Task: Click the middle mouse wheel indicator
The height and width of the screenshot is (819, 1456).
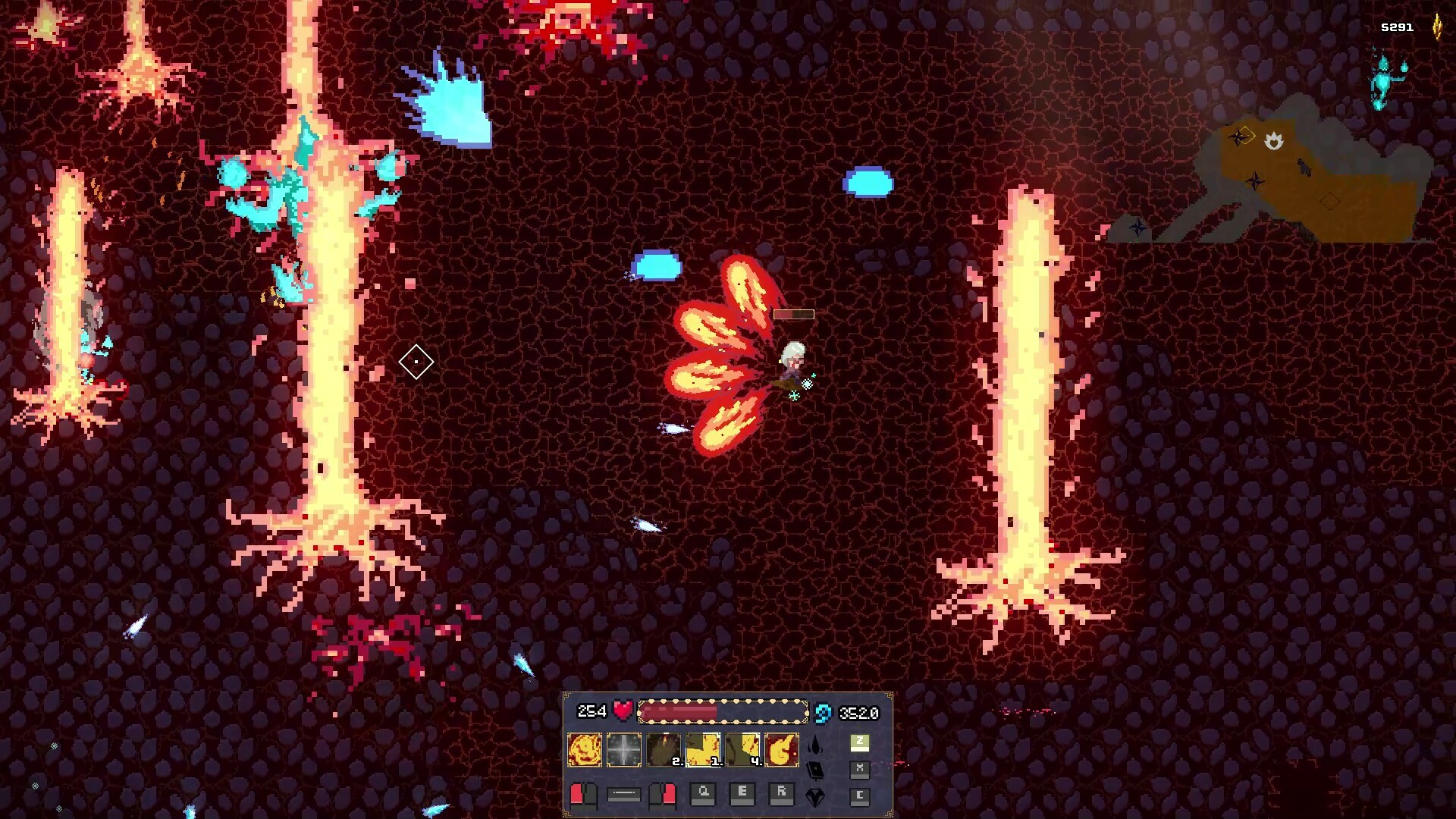Action: coord(623,795)
